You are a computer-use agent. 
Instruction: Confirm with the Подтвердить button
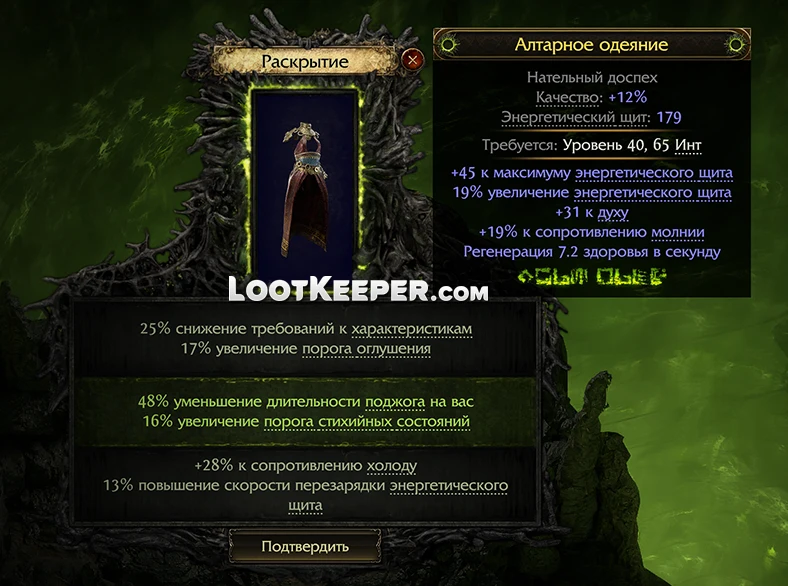tap(305, 546)
